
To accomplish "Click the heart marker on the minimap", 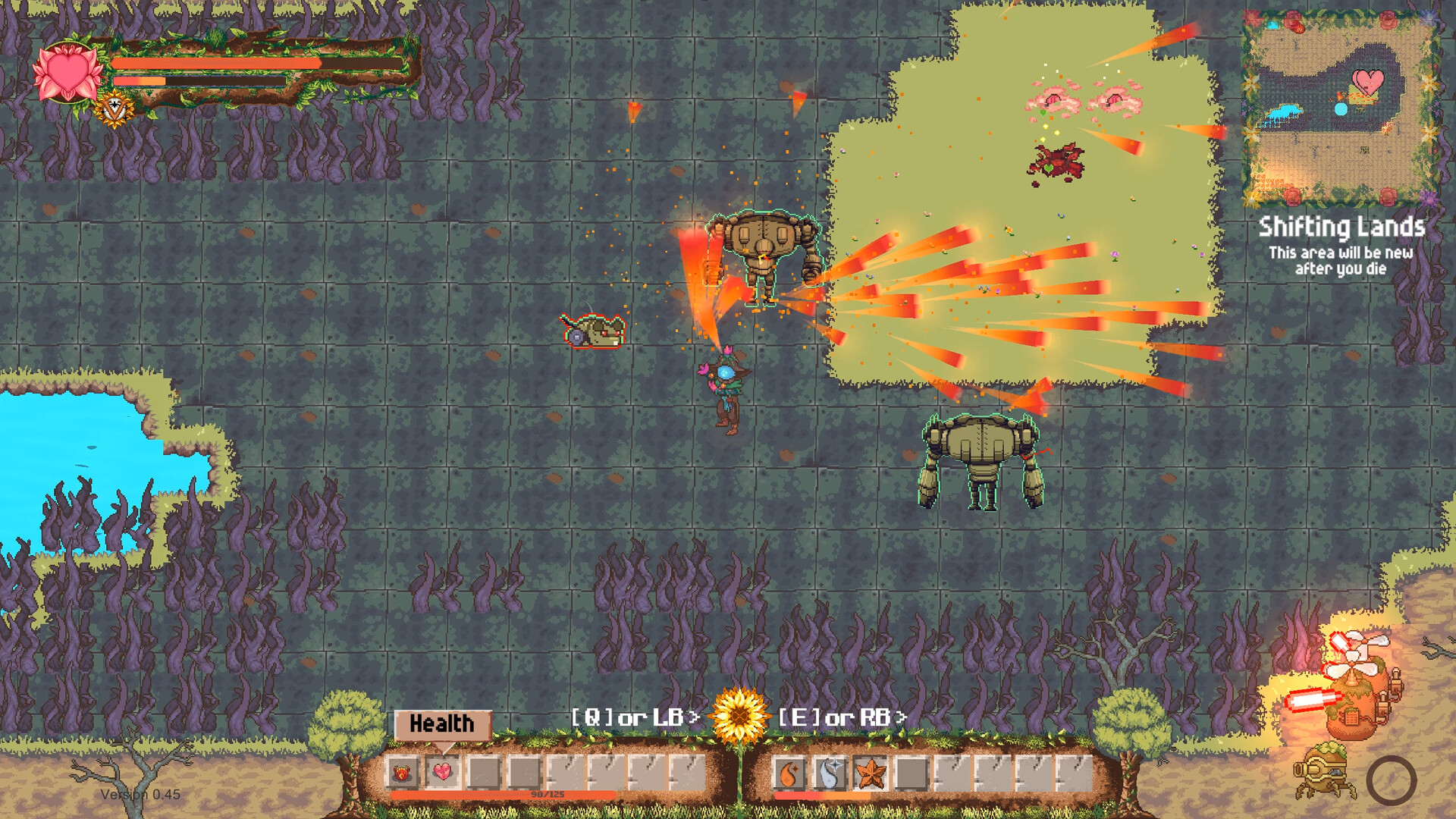I will pos(1369,83).
